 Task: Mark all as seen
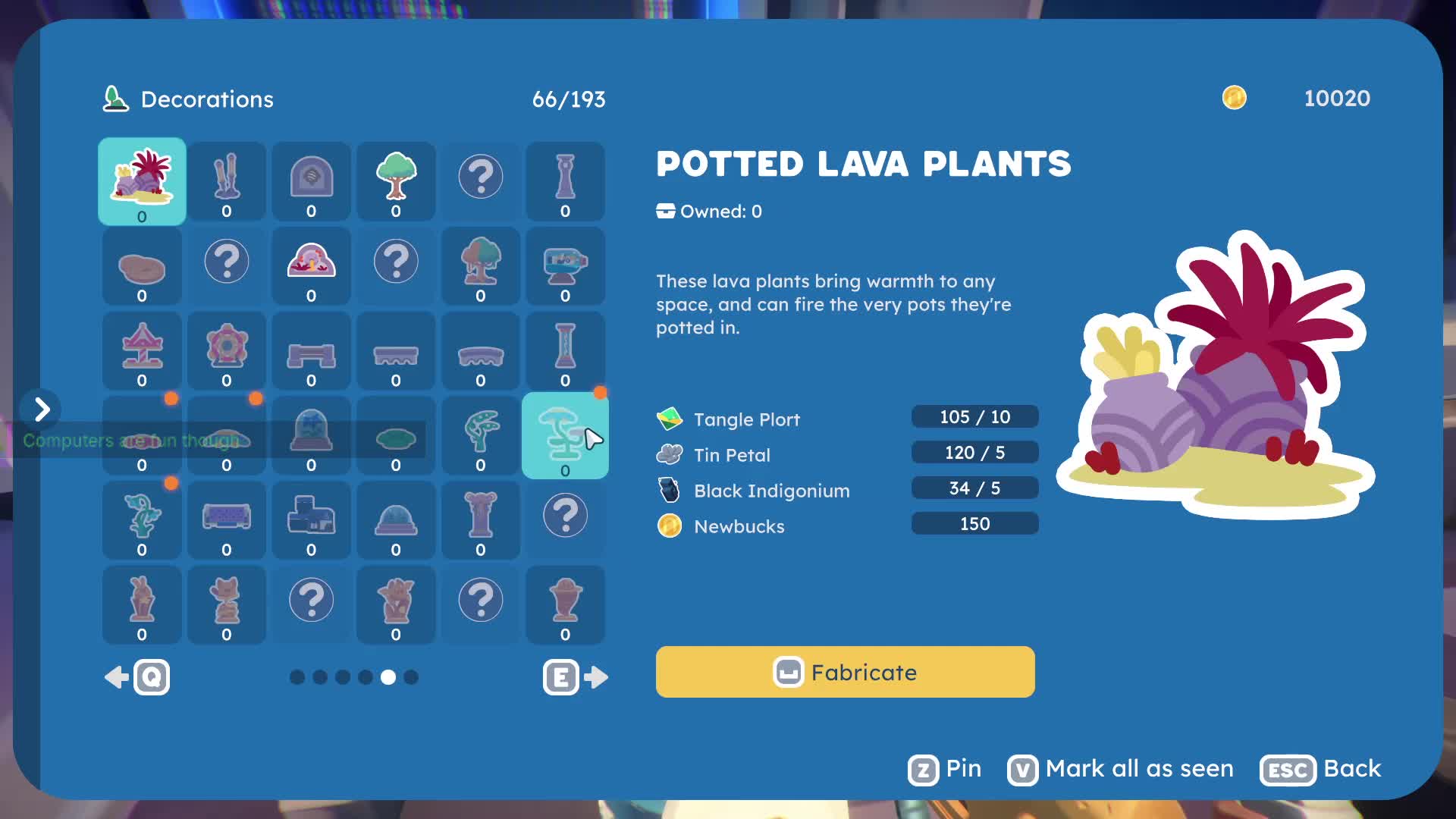[x=1121, y=769]
